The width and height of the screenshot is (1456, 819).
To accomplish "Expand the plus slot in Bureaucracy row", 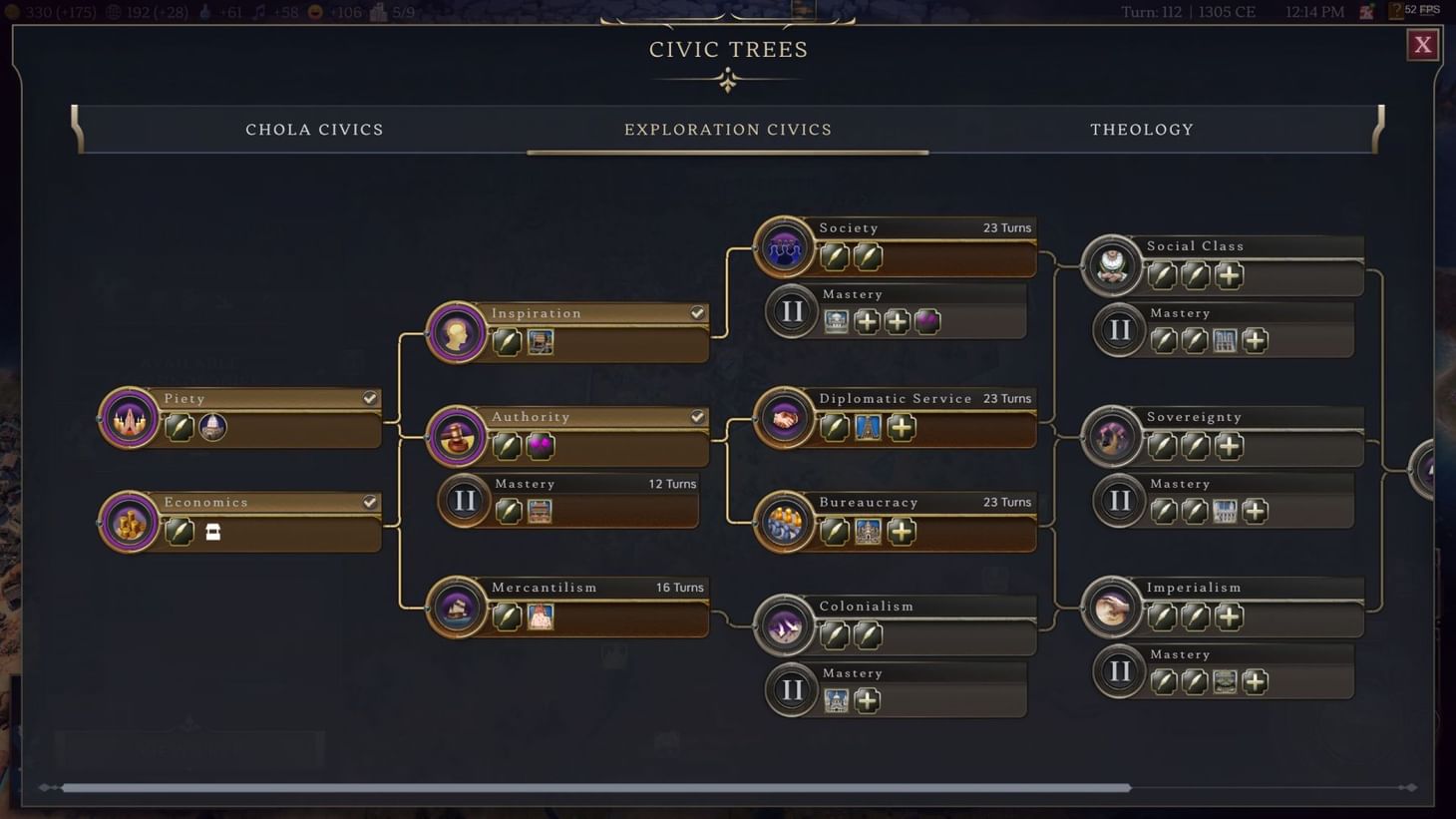I will [x=901, y=532].
